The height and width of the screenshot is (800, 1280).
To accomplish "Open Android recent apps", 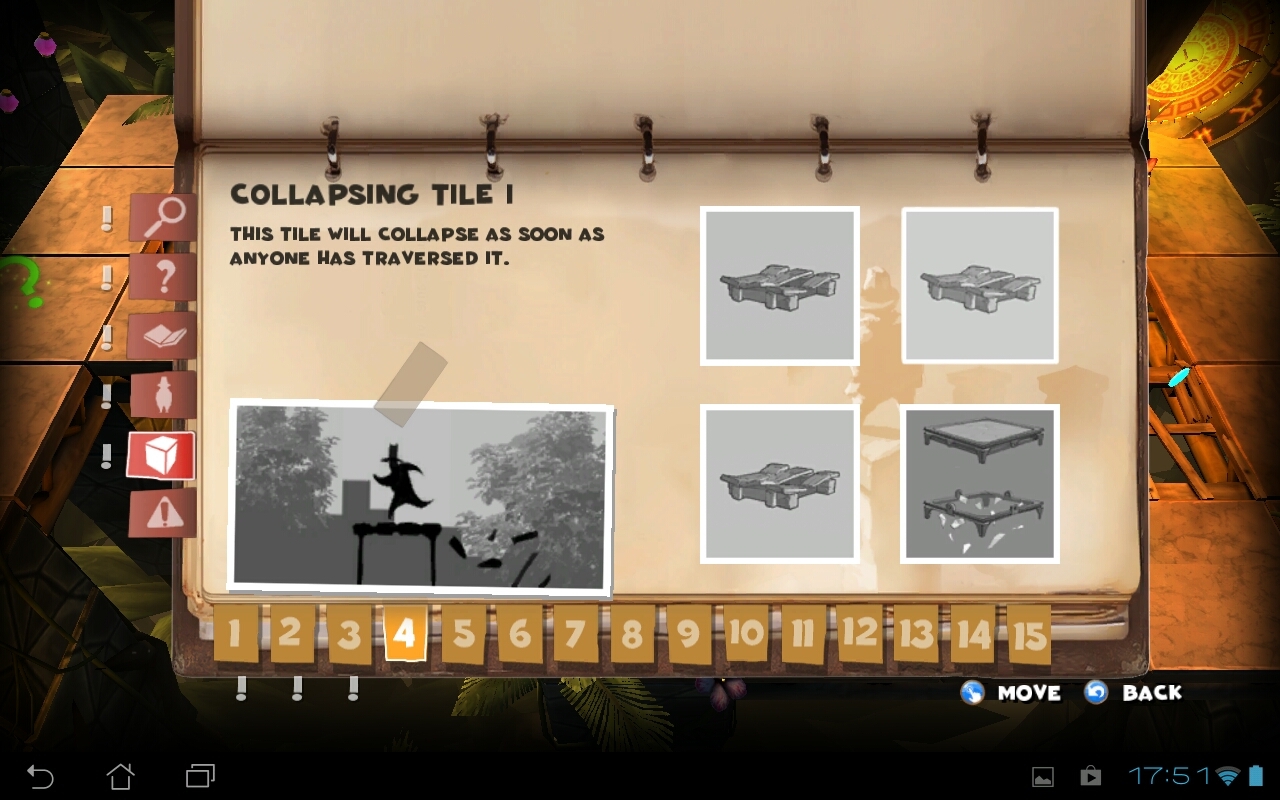I will [x=200, y=776].
